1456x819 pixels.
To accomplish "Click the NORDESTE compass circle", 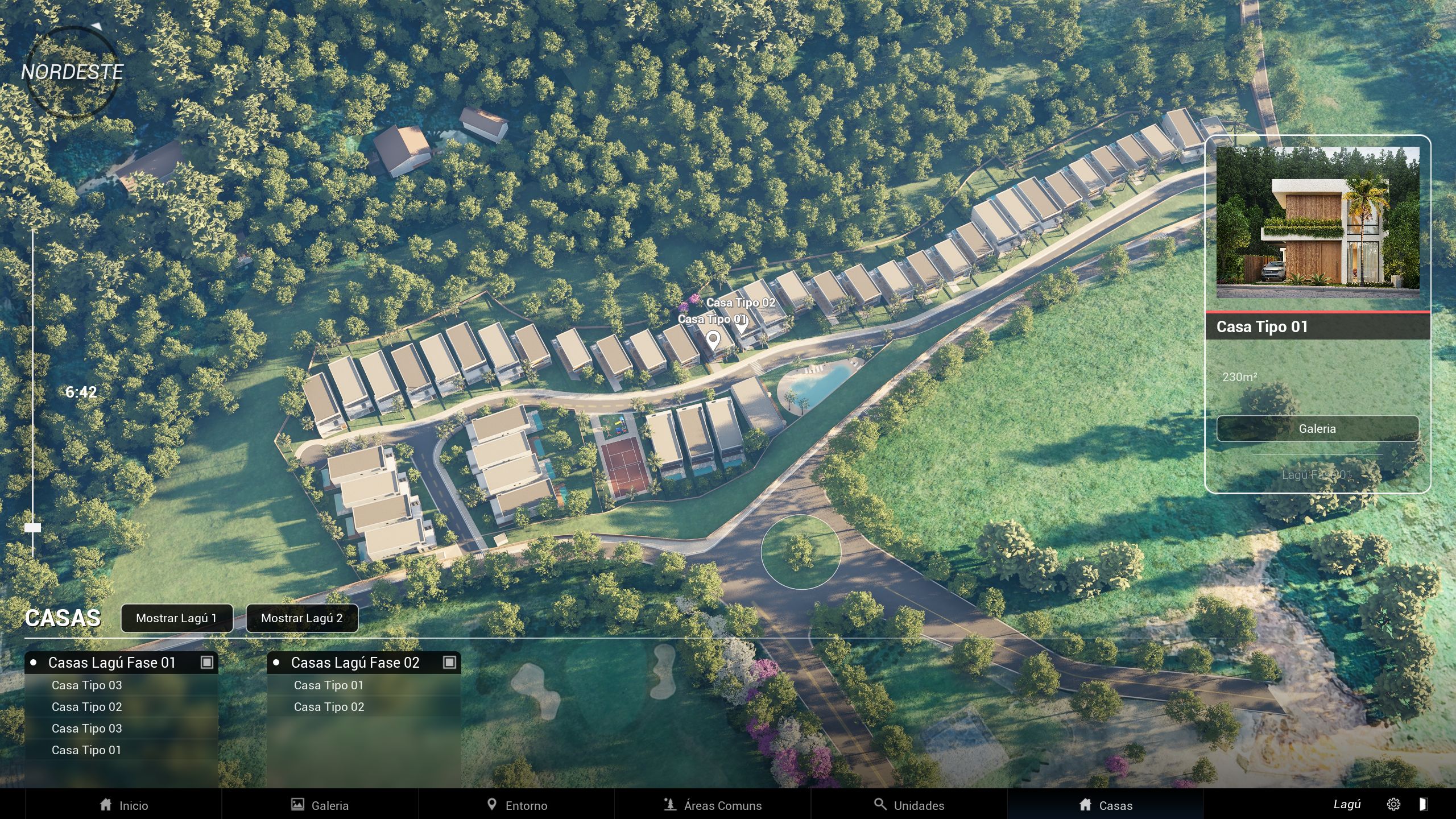I will [72, 72].
